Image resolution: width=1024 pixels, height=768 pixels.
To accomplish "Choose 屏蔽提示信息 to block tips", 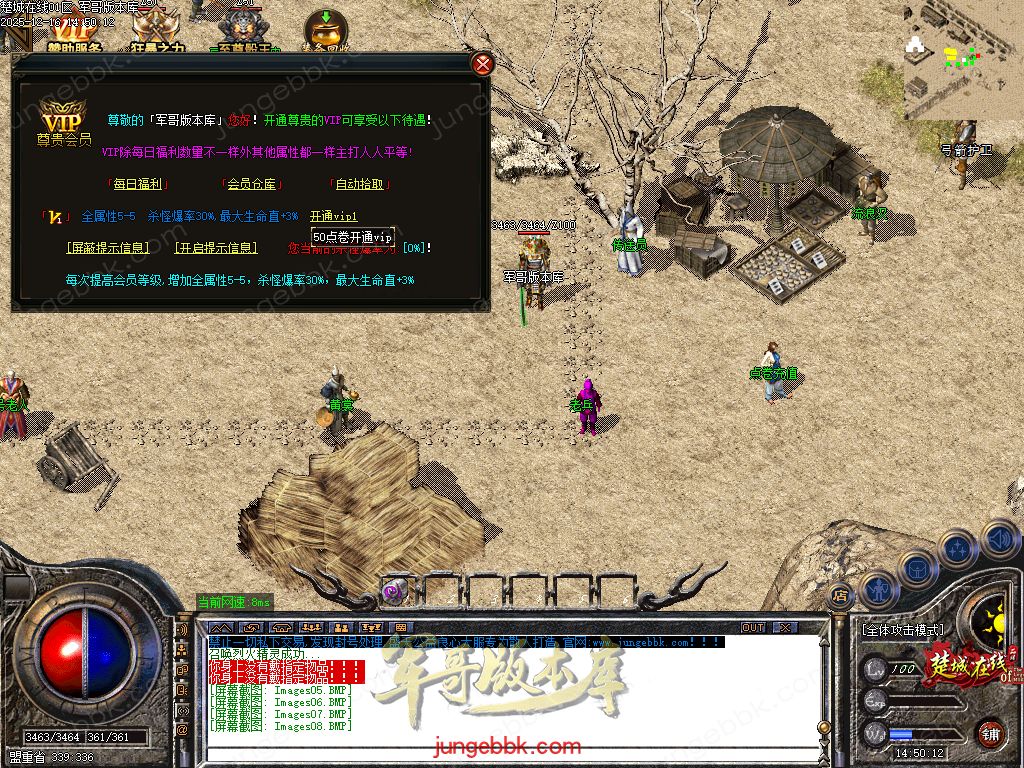I will click(x=108, y=248).
